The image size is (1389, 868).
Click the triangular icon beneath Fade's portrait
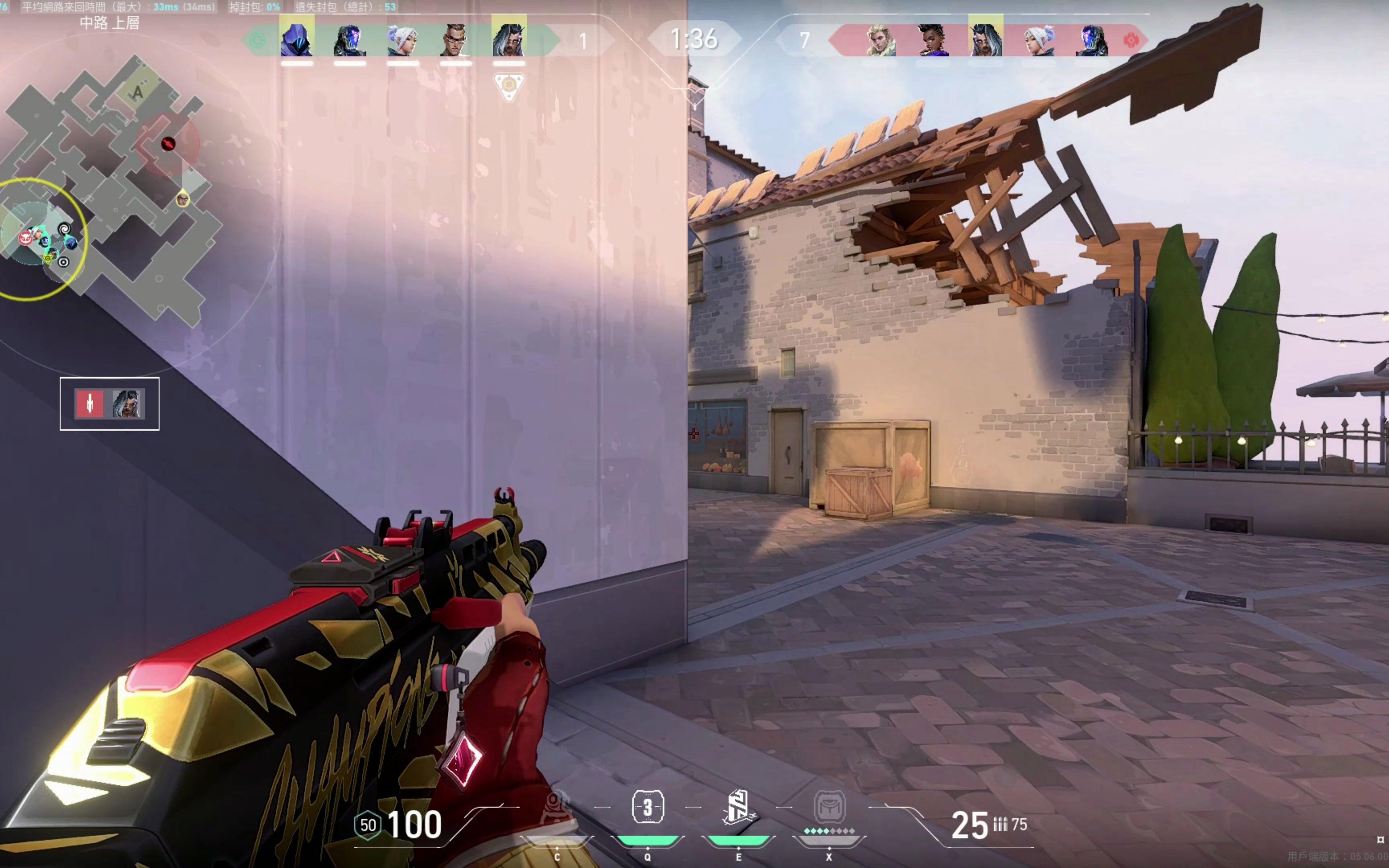(508, 87)
